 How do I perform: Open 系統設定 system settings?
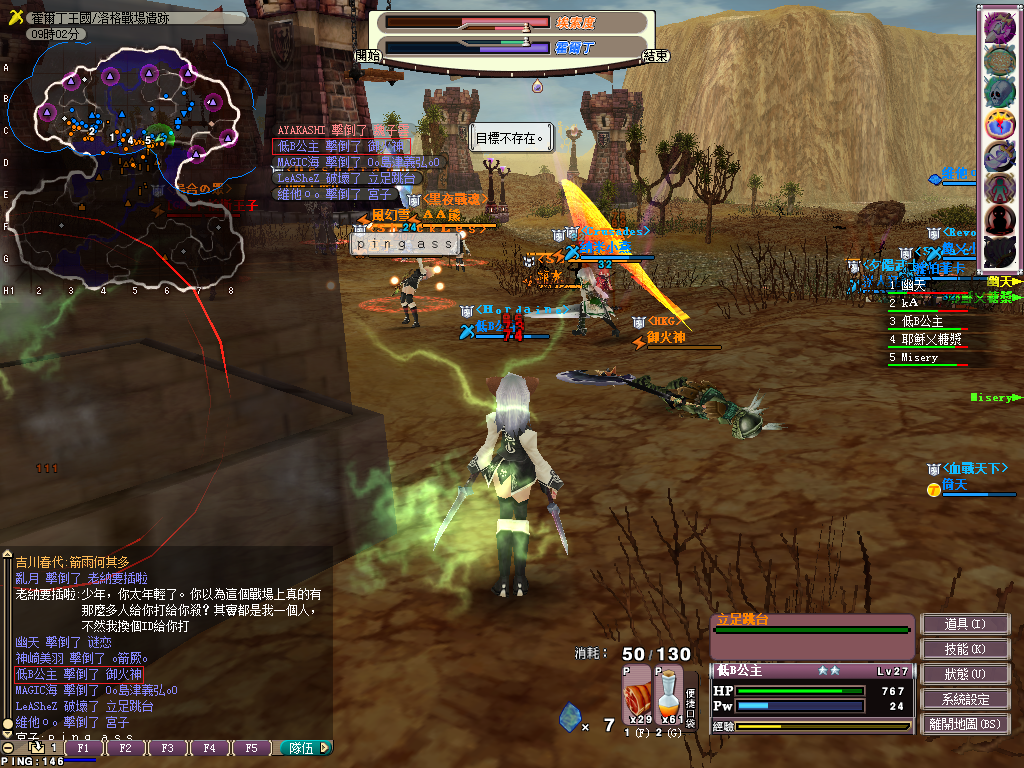click(x=965, y=699)
